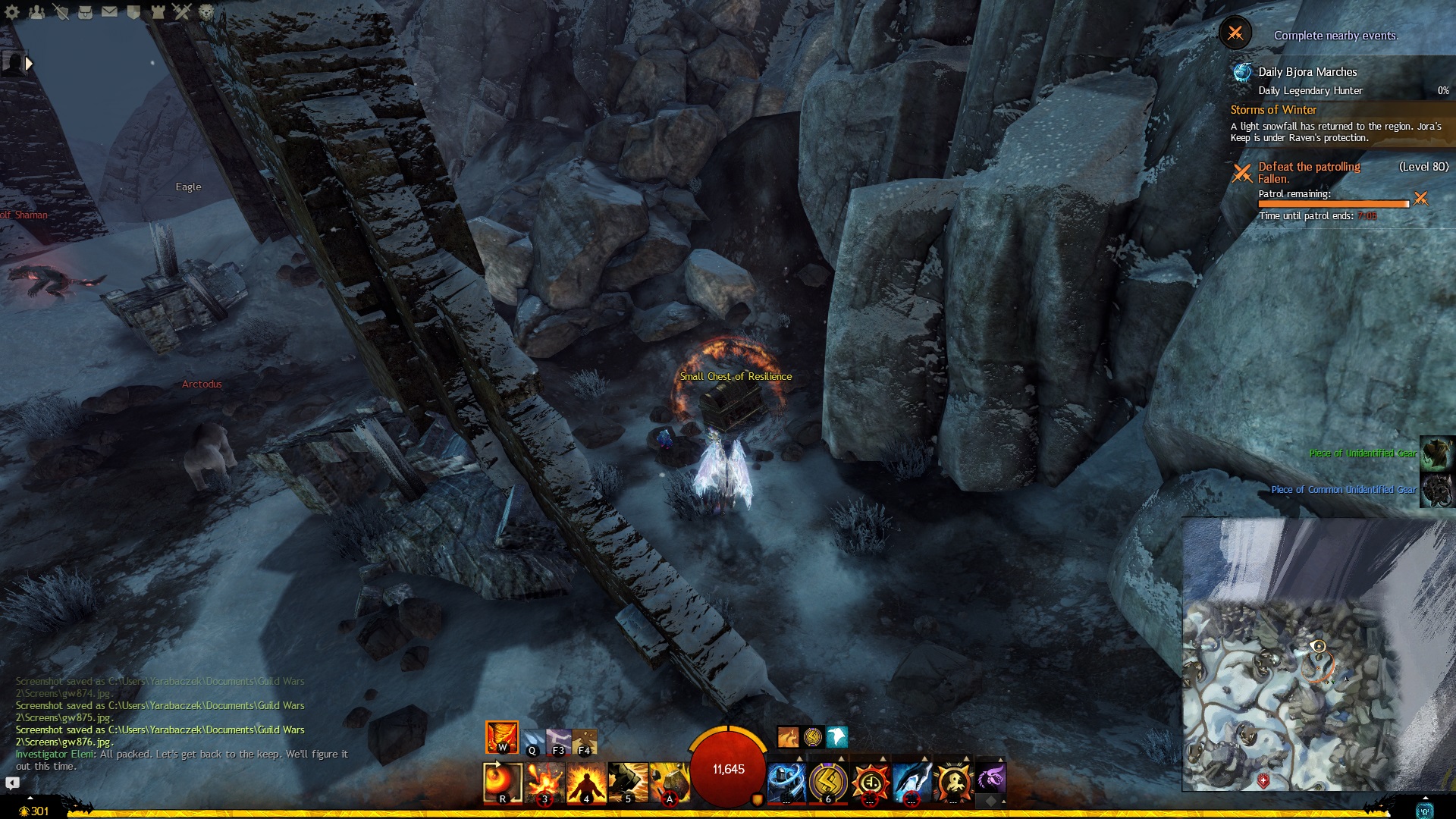Open the inventory bag icon
This screenshot has width=1456, height=819.
(x=86, y=12)
